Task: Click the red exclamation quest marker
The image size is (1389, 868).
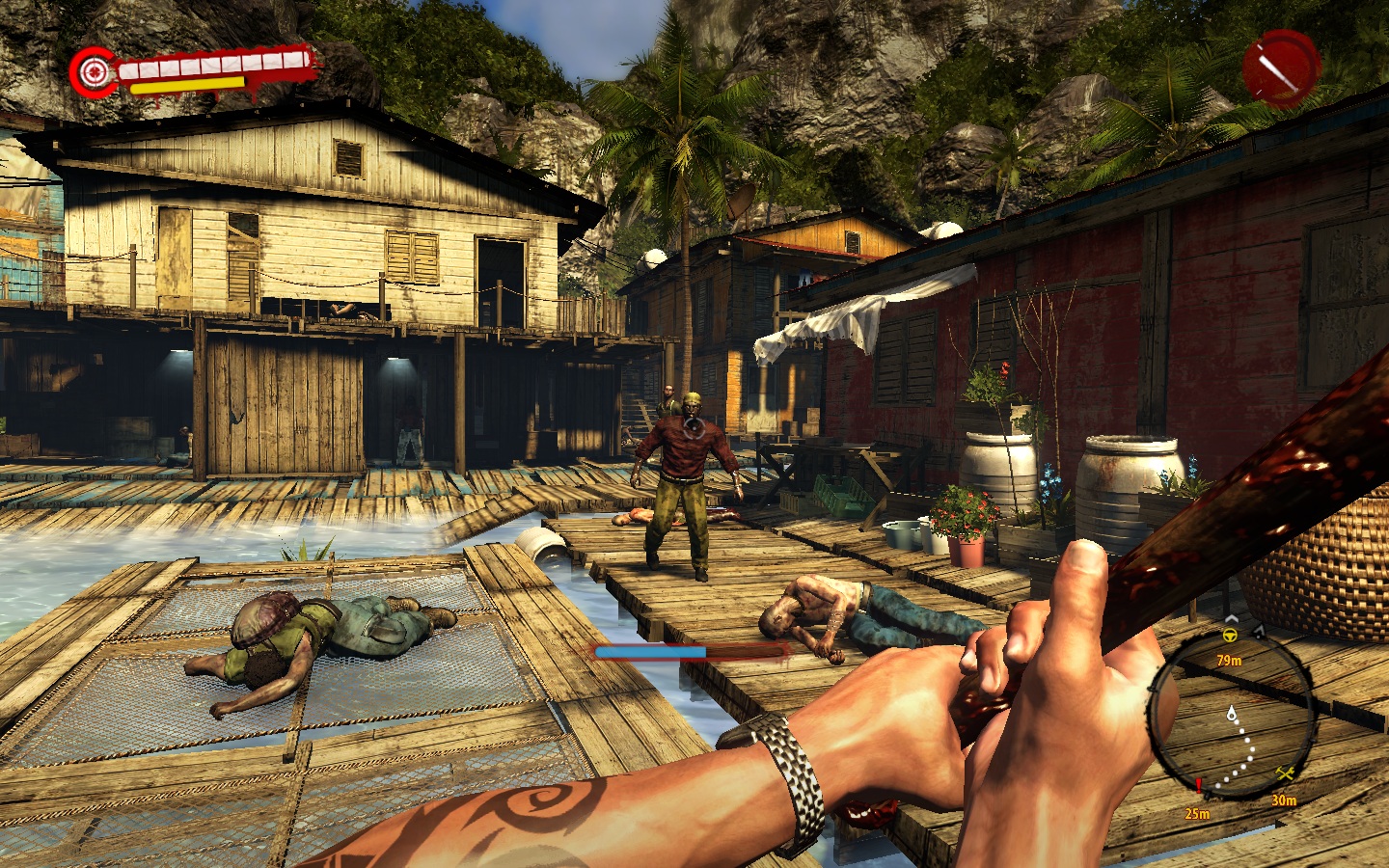Action: tap(1198, 786)
